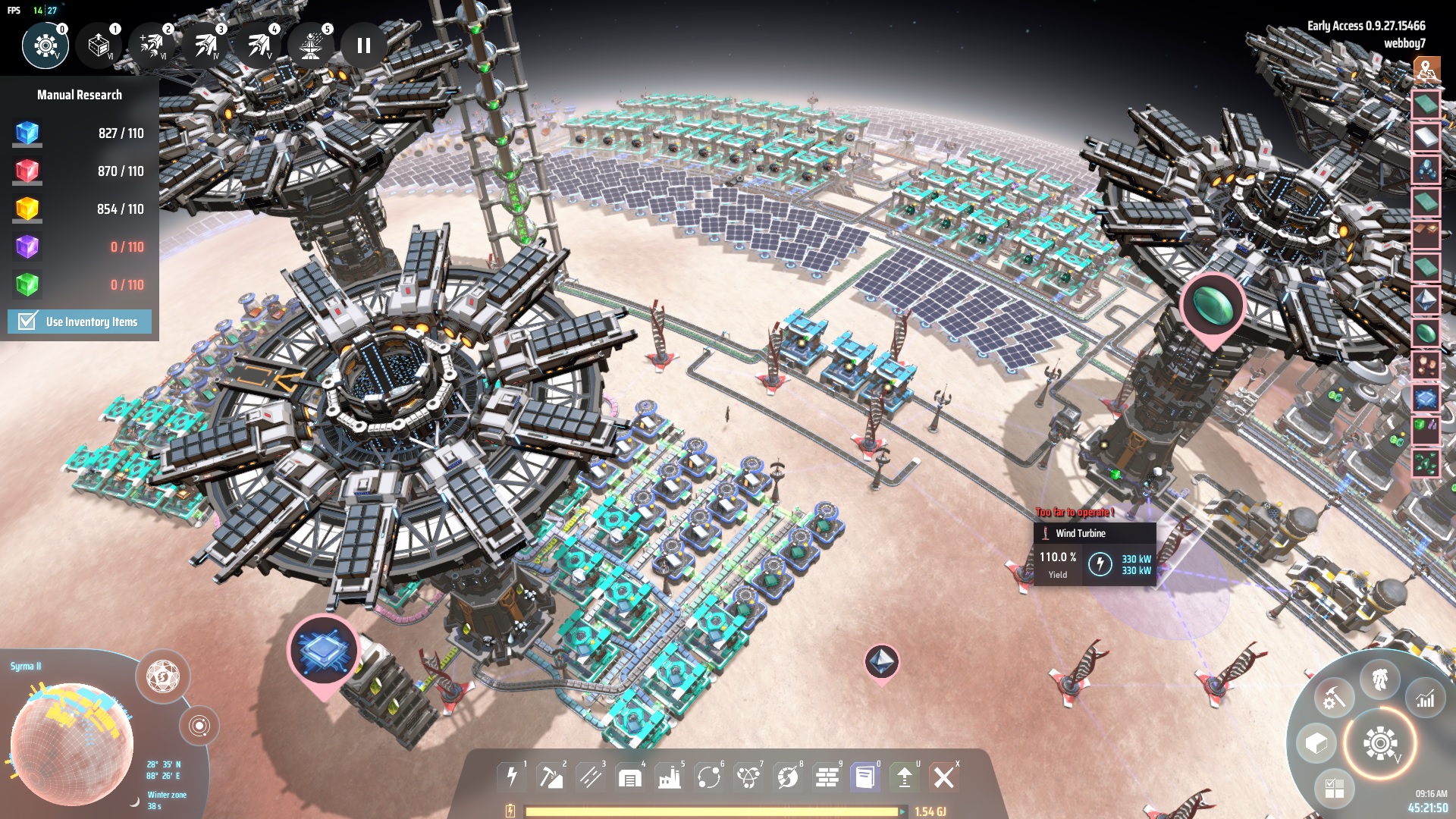Screen dimensions: 1456x819
Task: Open the mining build category
Action: 551,777
